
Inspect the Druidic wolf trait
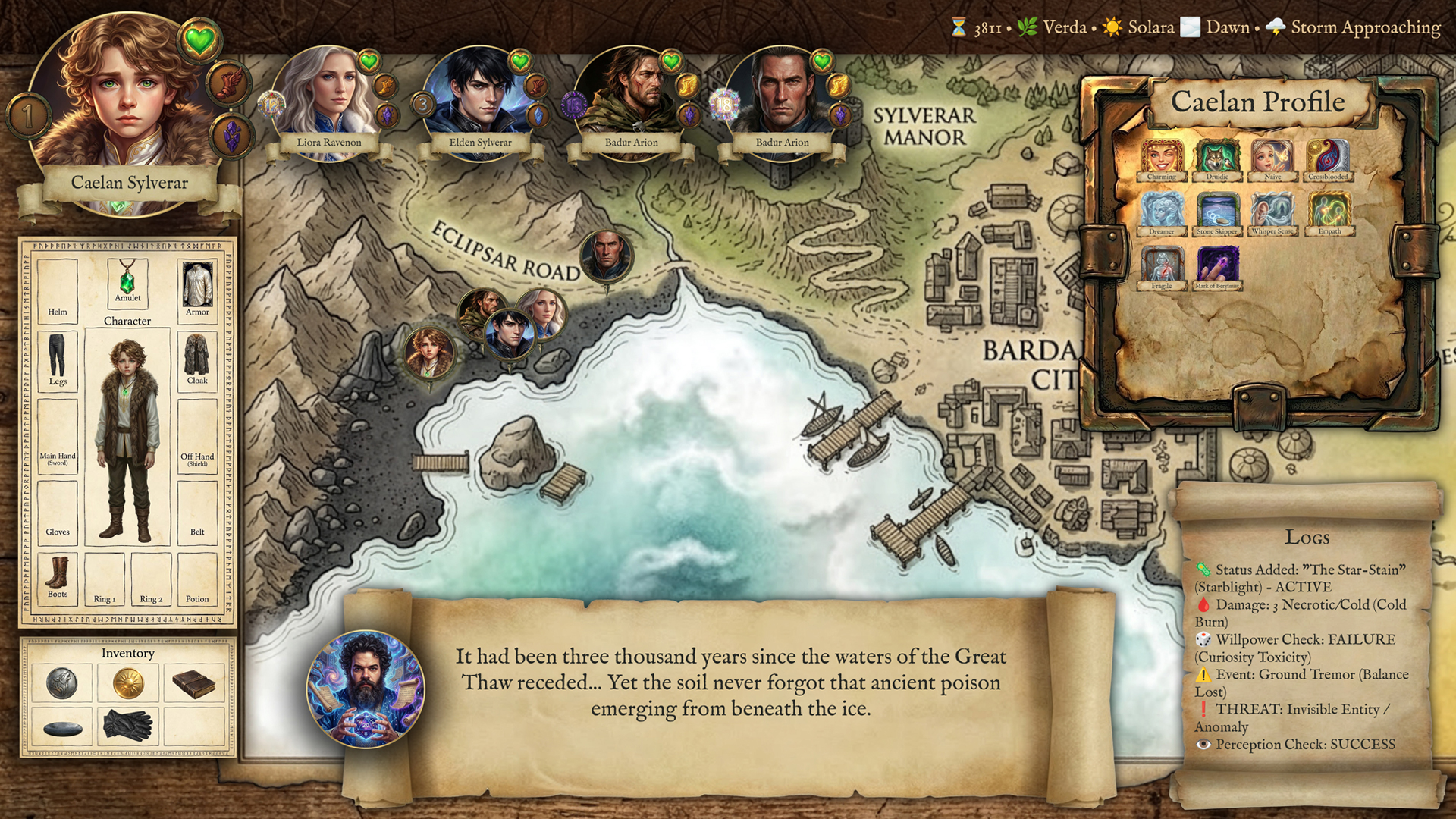click(1217, 158)
